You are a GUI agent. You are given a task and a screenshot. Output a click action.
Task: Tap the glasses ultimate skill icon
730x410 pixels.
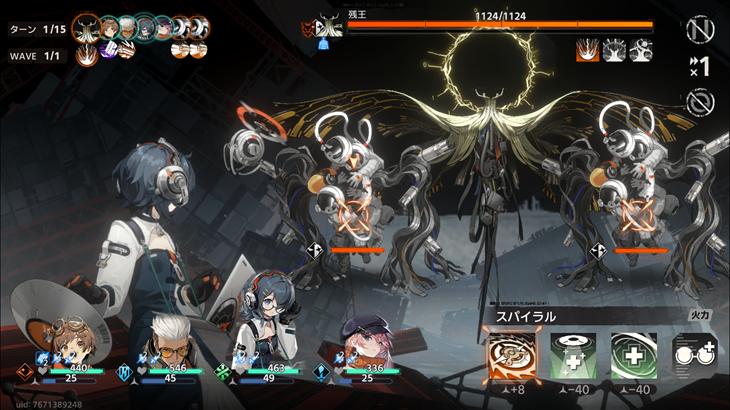694,355
